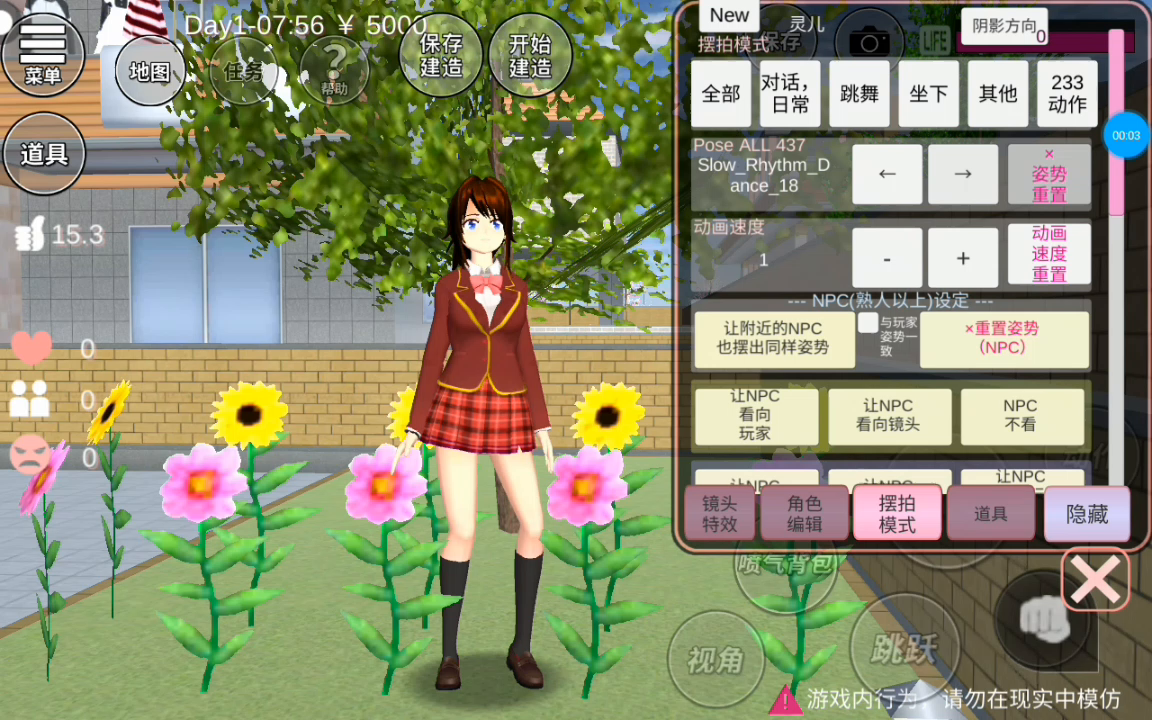Switch to the 233动作 category
This screenshot has width=1152, height=720.
click(1067, 94)
